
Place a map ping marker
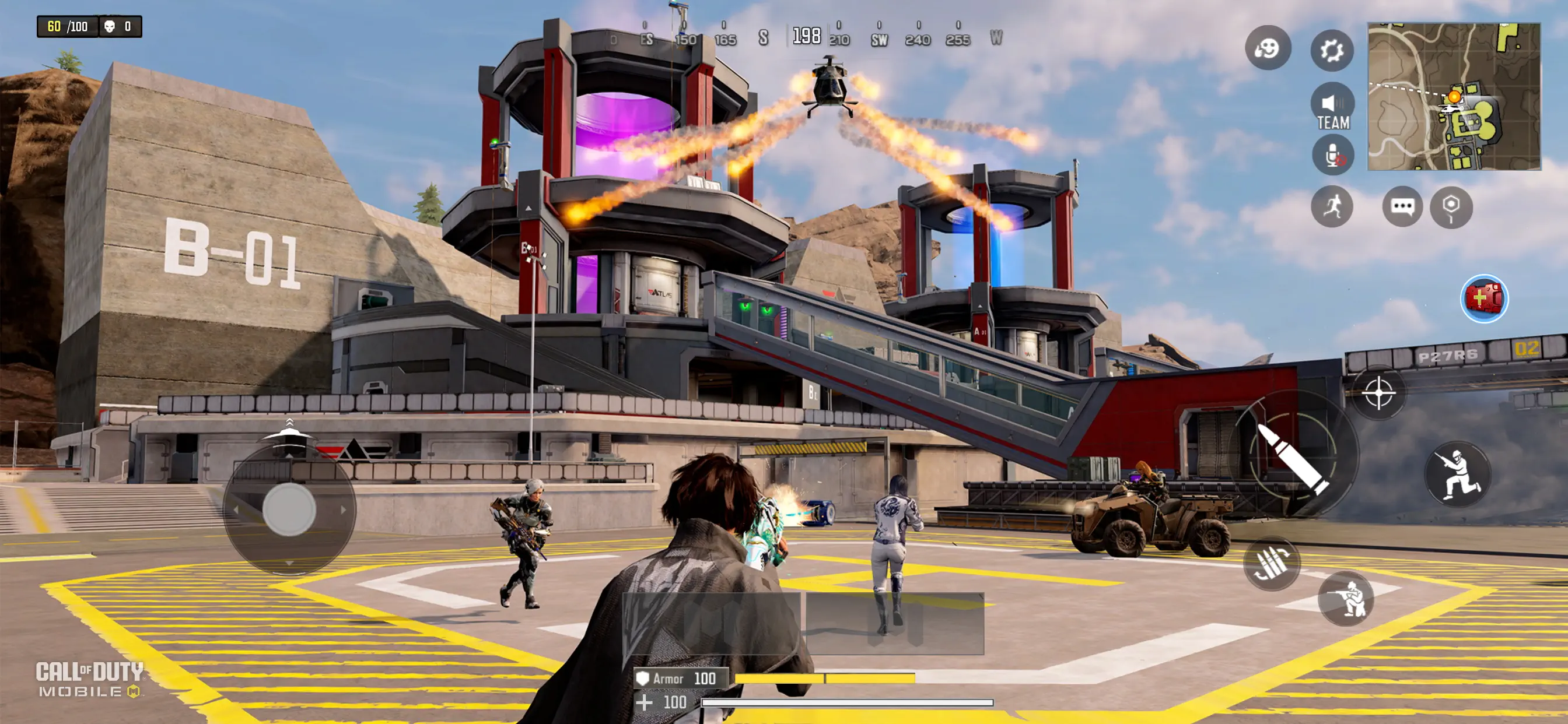(1451, 207)
